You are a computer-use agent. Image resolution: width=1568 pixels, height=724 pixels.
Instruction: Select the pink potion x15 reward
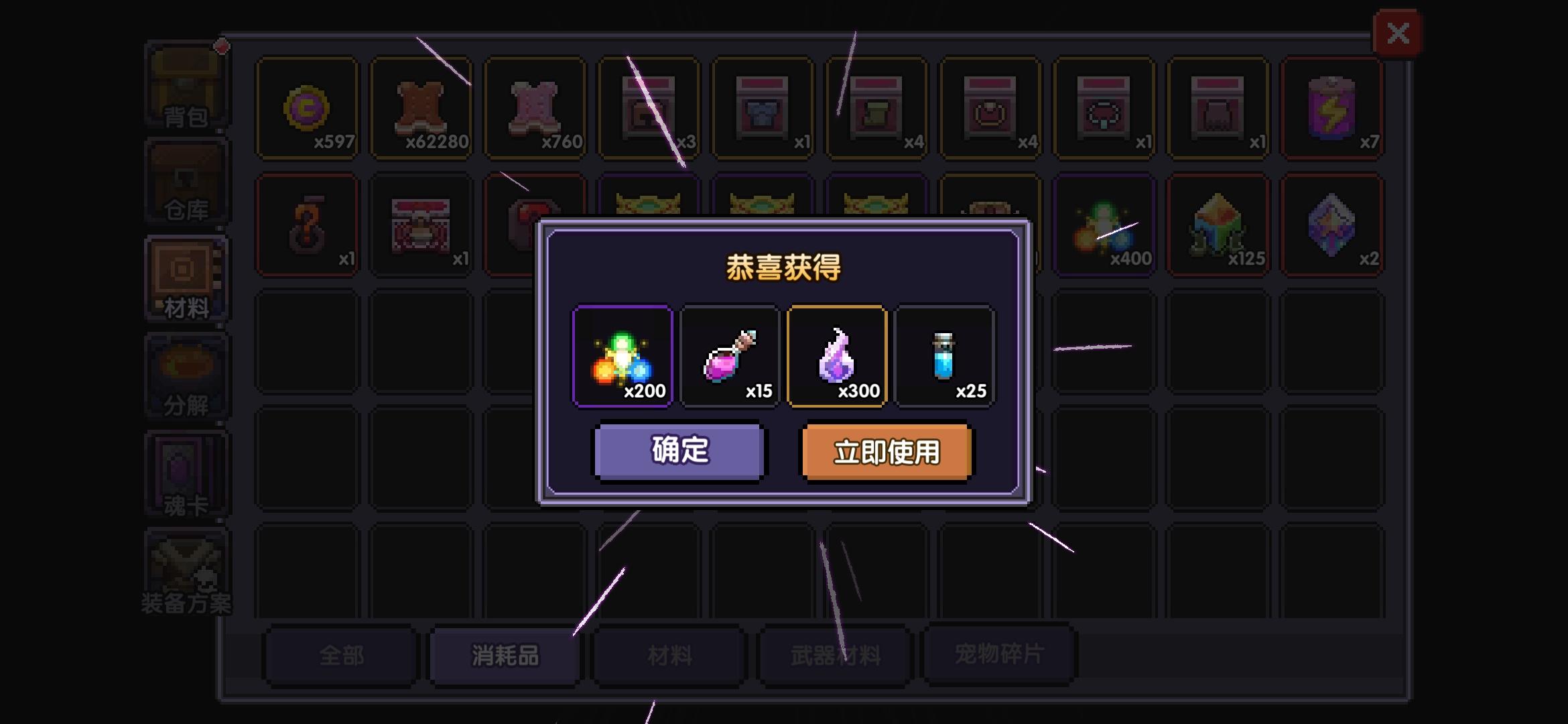[730, 357]
